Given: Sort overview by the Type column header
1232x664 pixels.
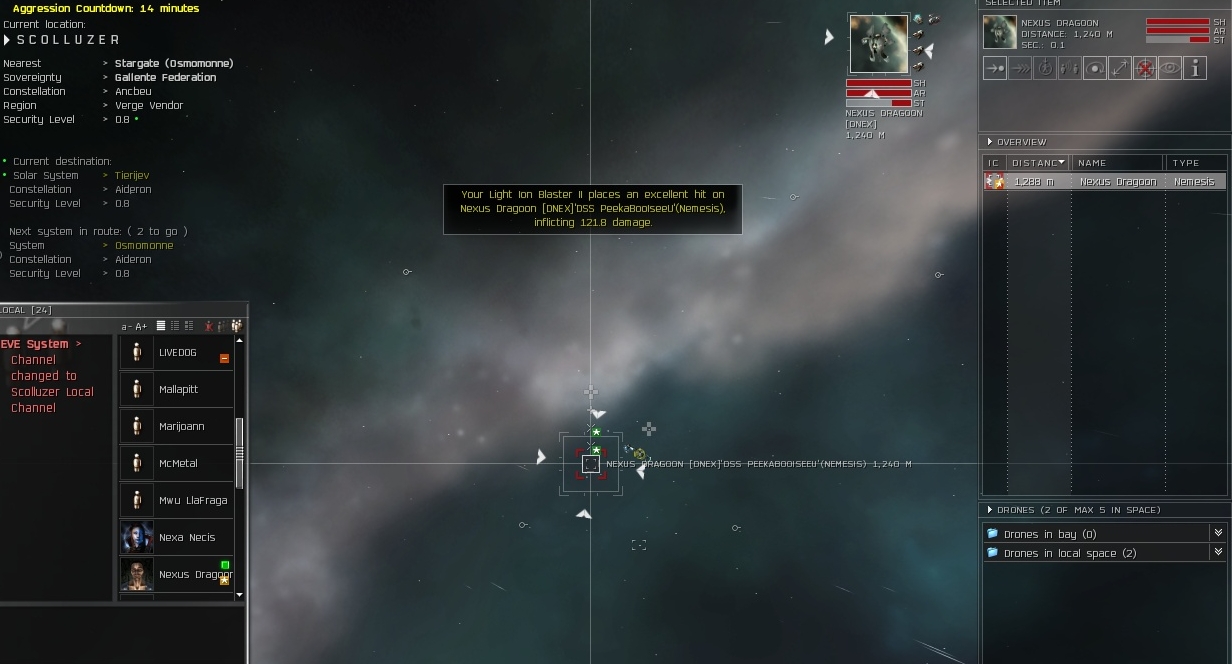Looking at the screenshot, I should (x=1194, y=162).
